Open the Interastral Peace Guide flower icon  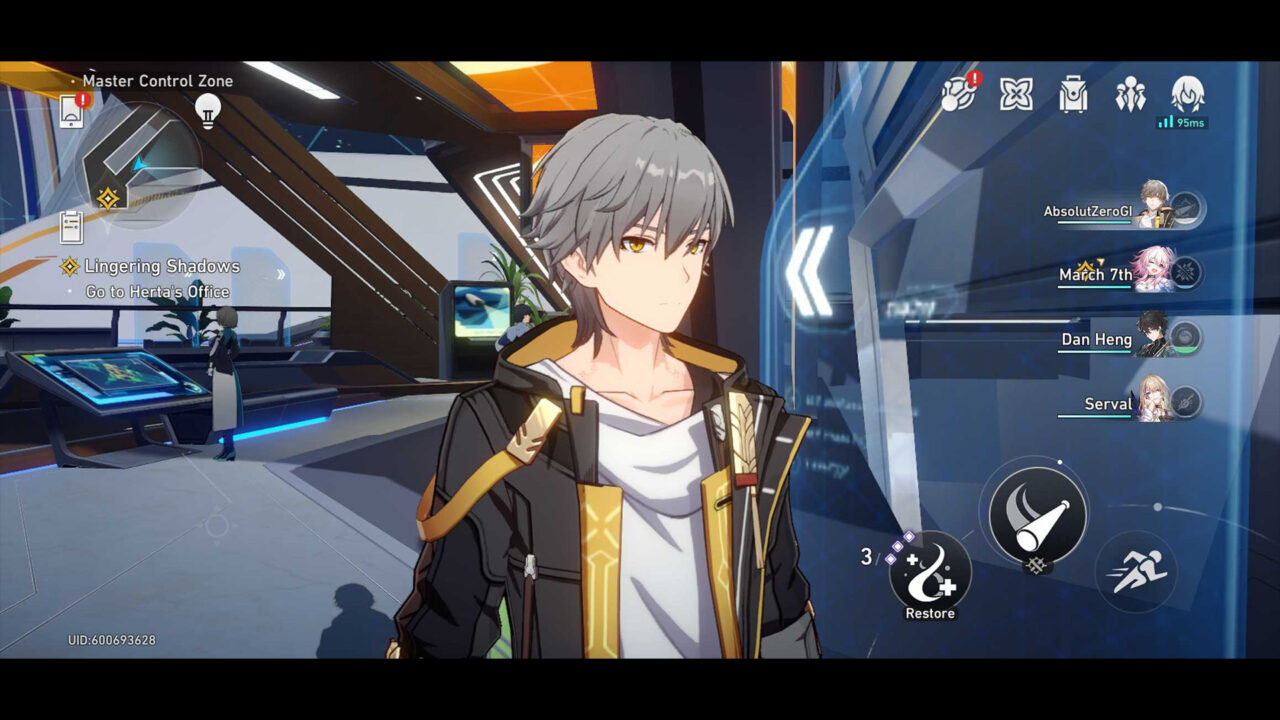[x=1016, y=96]
